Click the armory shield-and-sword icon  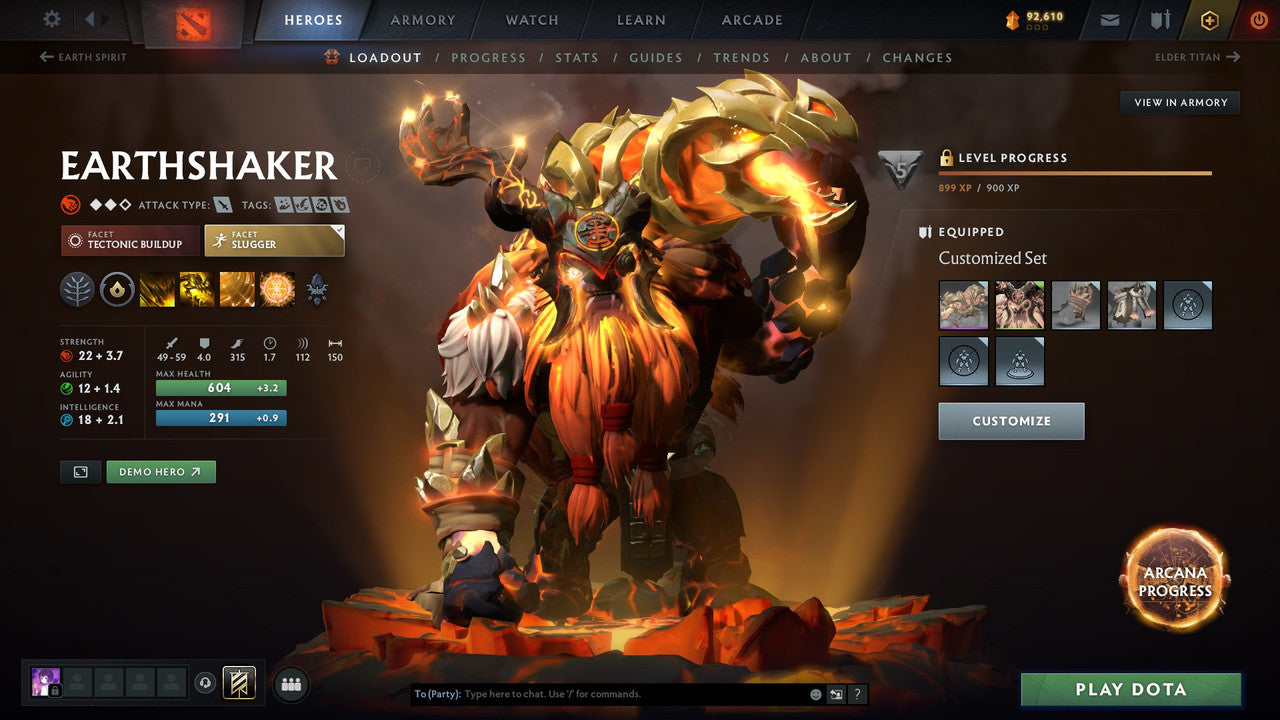click(x=1162, y=19)
